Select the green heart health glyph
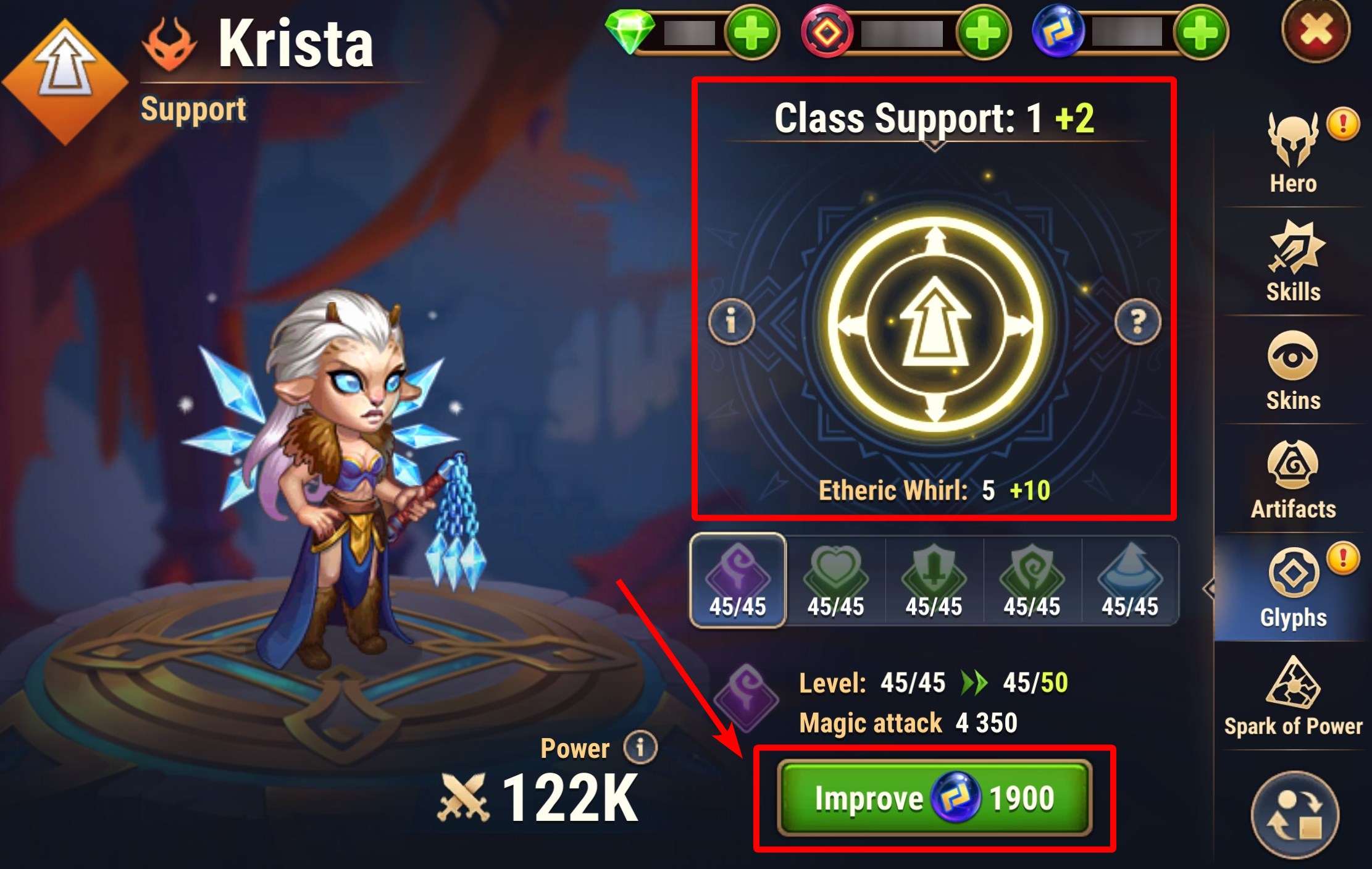1372x869 pixels. pos(835,581)
